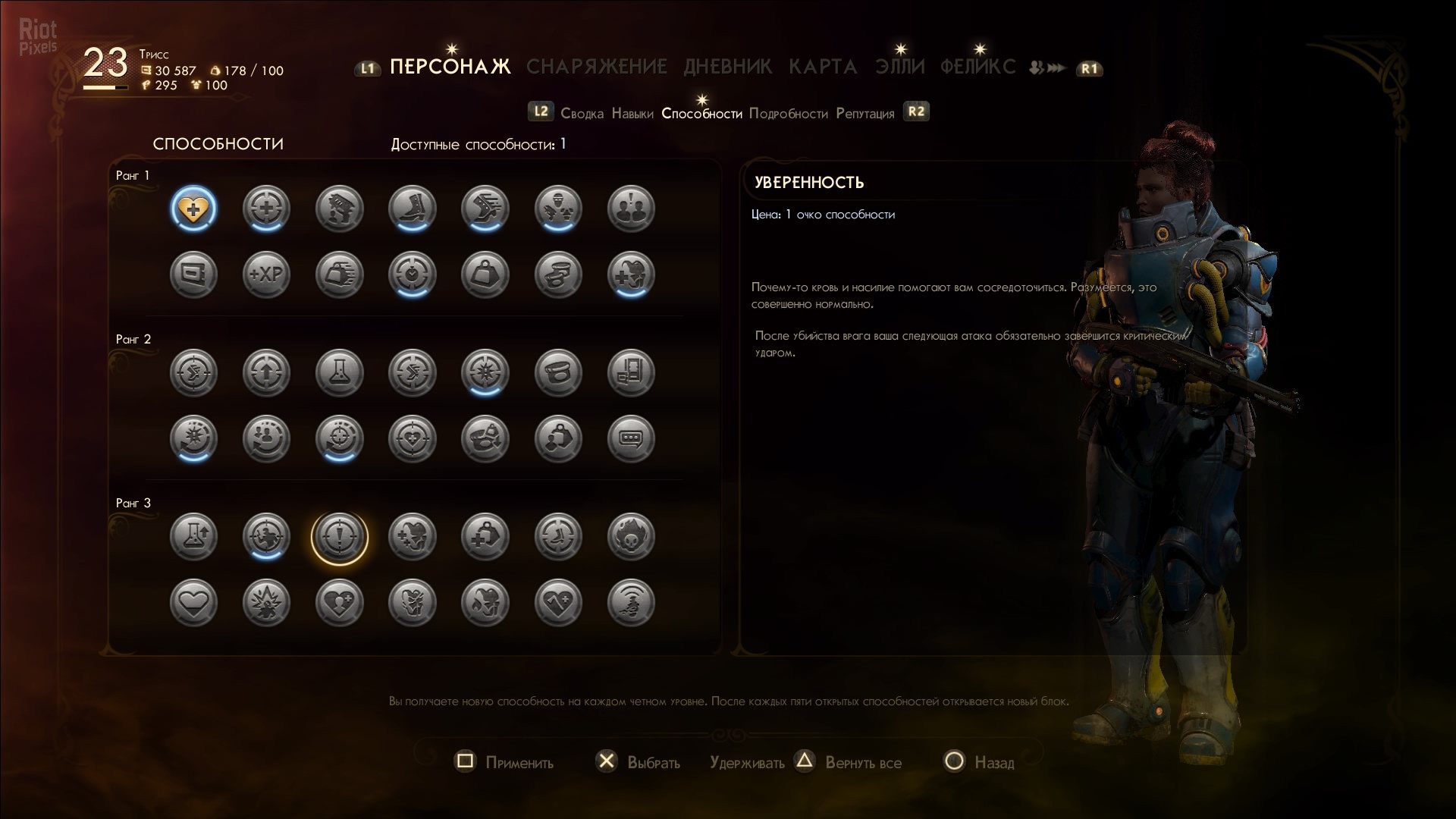Screen dimensions: 1456x819
Task: Select the flaming skull perk
Action: tap(630, 537)
